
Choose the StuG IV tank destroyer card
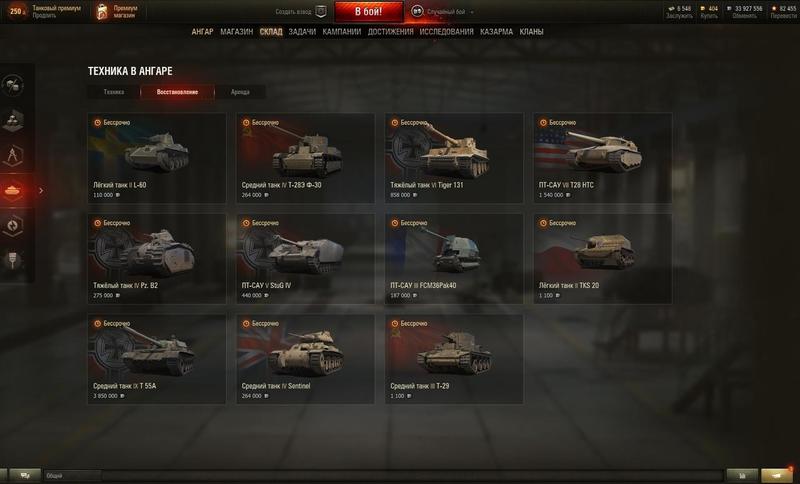coord(305,258)
